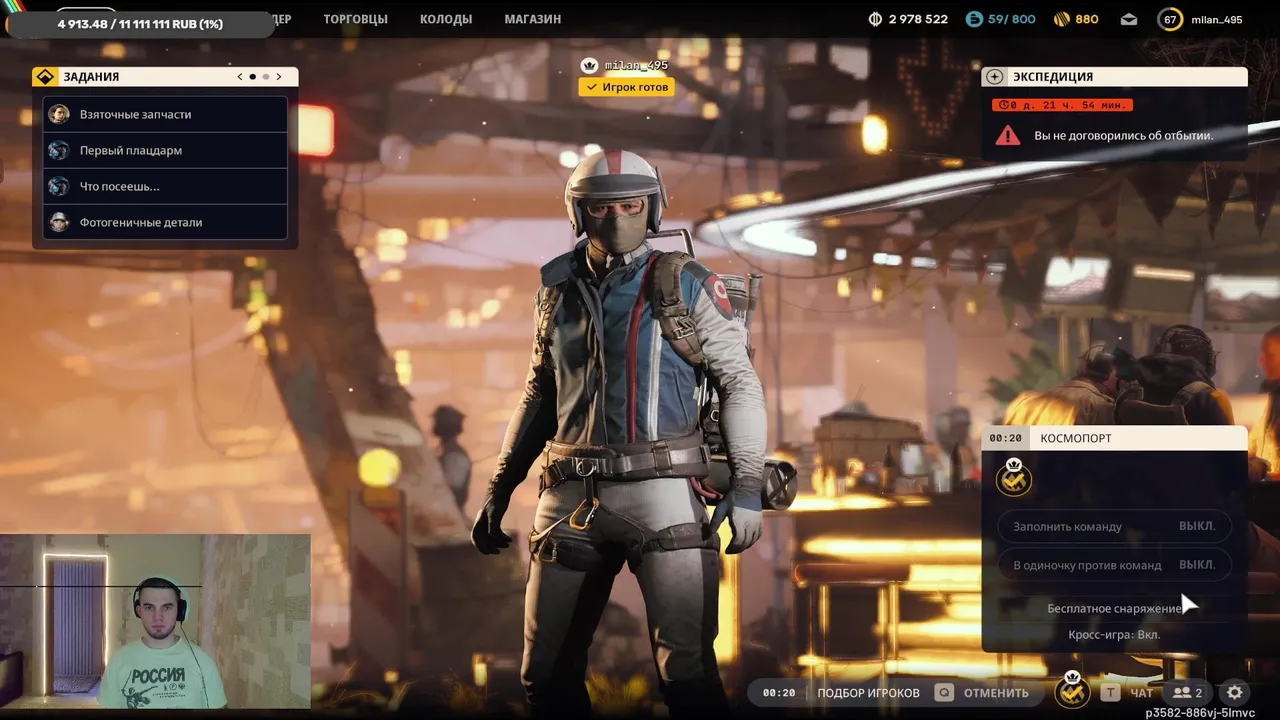1280x720 pixels.
Task: Toggle В одиночку против команд option
Action: 1114,565
